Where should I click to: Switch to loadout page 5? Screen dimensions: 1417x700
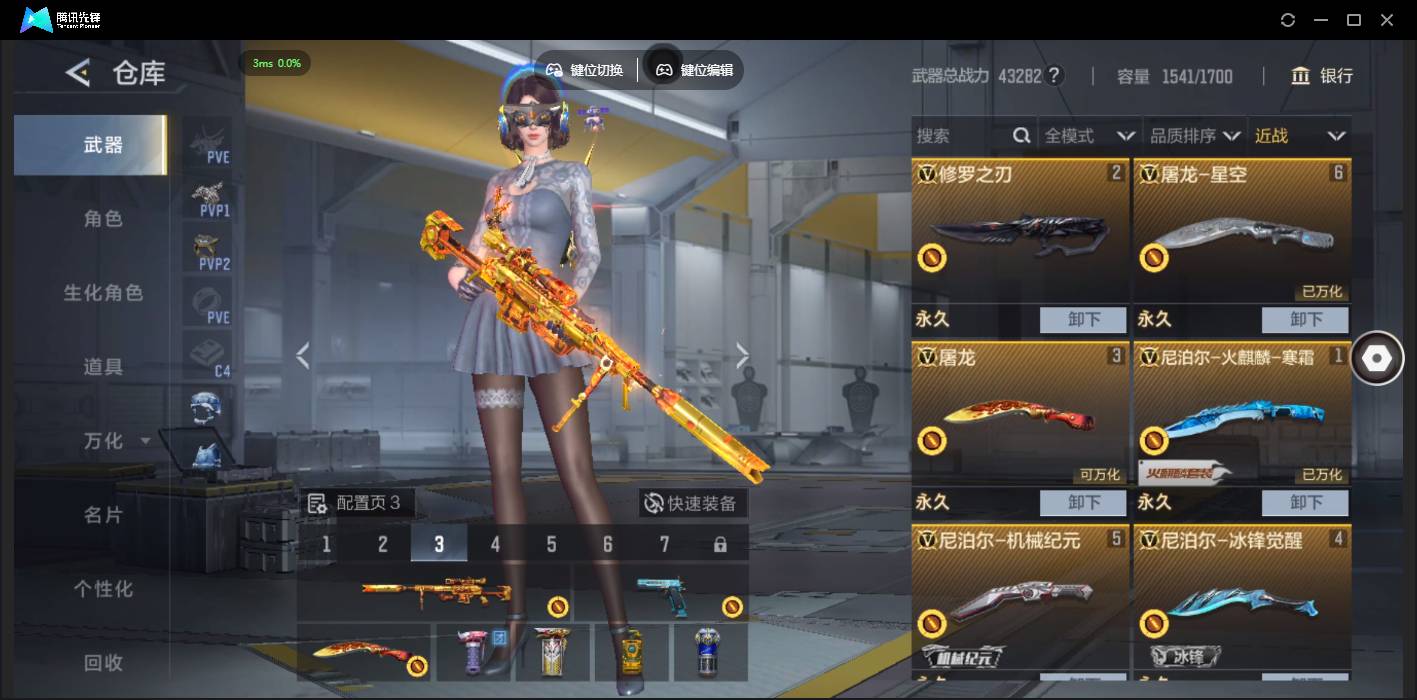point(551,545)
